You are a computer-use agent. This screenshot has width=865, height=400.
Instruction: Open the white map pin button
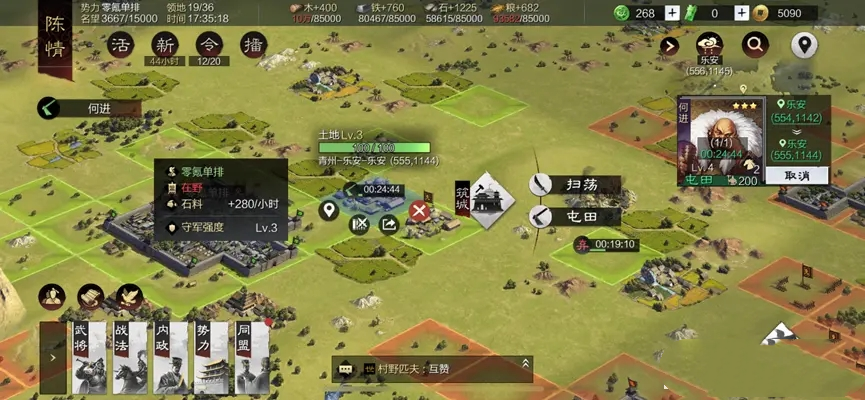pyautogui.click(x=804, y=44)
